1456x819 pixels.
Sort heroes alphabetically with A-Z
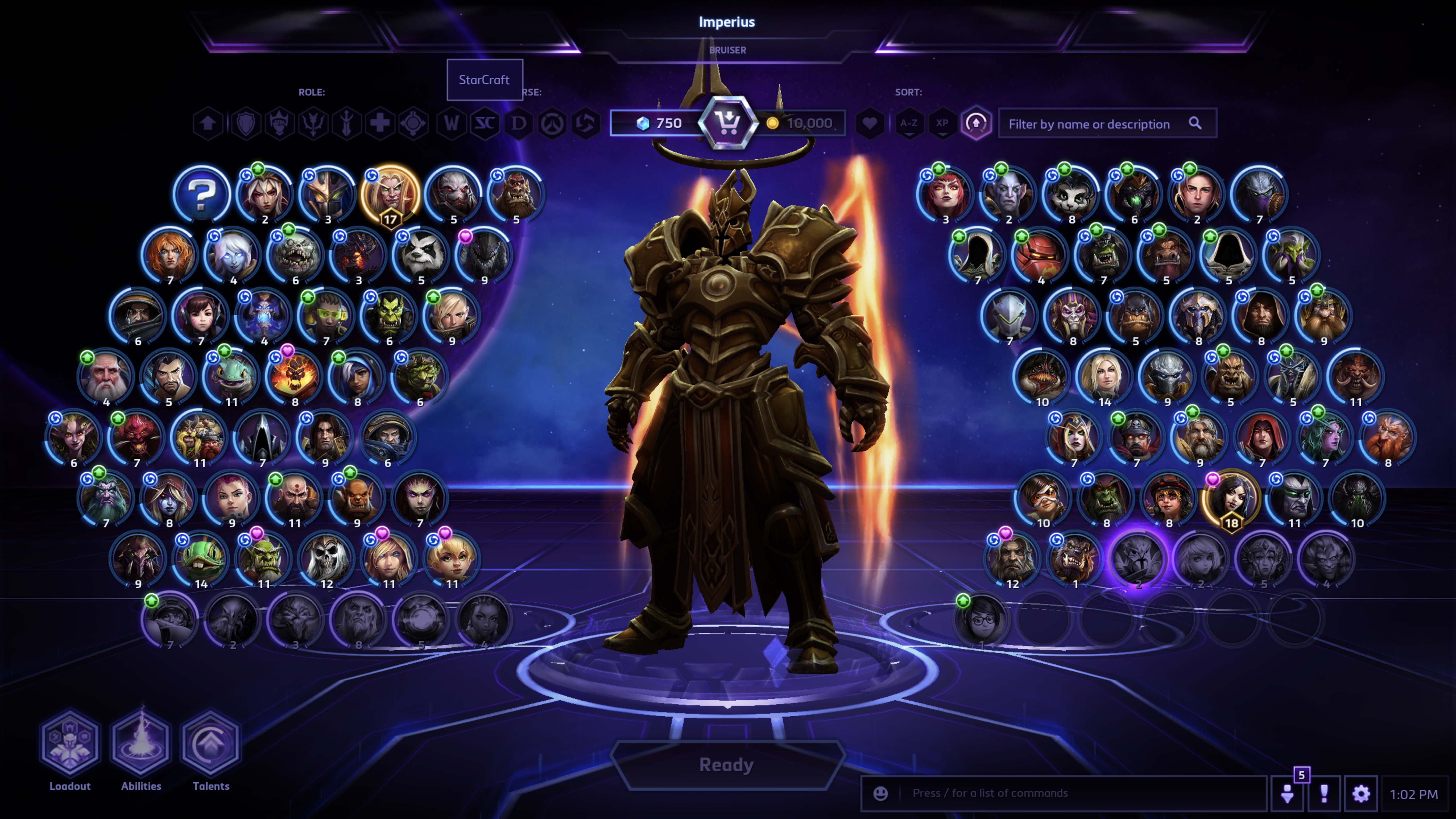[909, 123]
